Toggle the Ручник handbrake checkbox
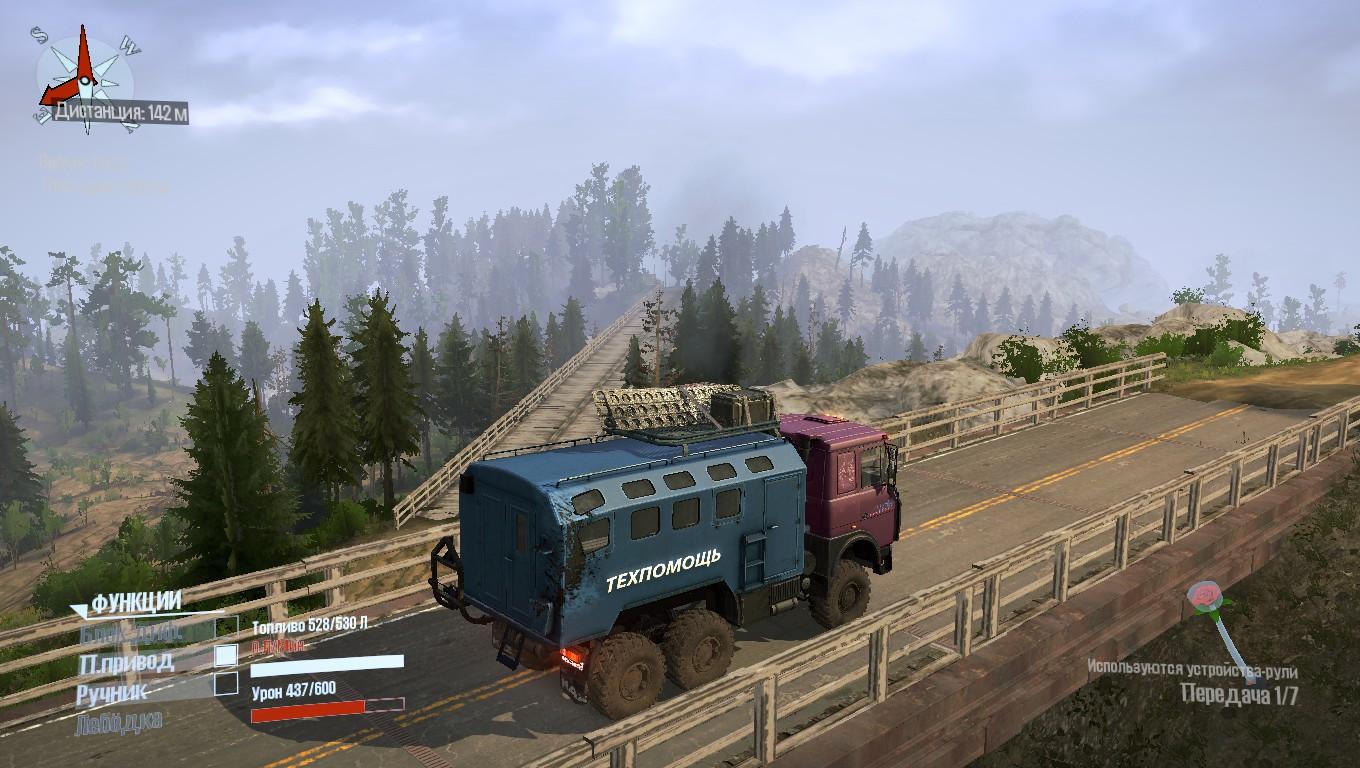Image resolution: width=1360 pixels, height=768 pixels. (227, 684)
